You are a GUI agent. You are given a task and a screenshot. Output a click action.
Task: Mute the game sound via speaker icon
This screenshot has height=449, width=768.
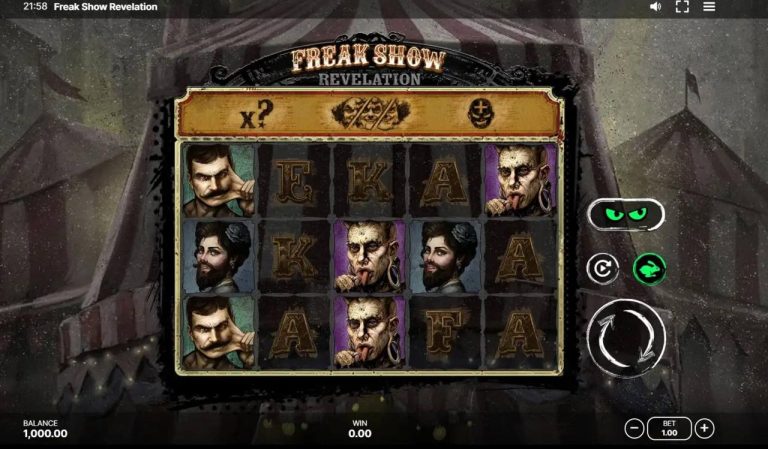coord(656,7)
